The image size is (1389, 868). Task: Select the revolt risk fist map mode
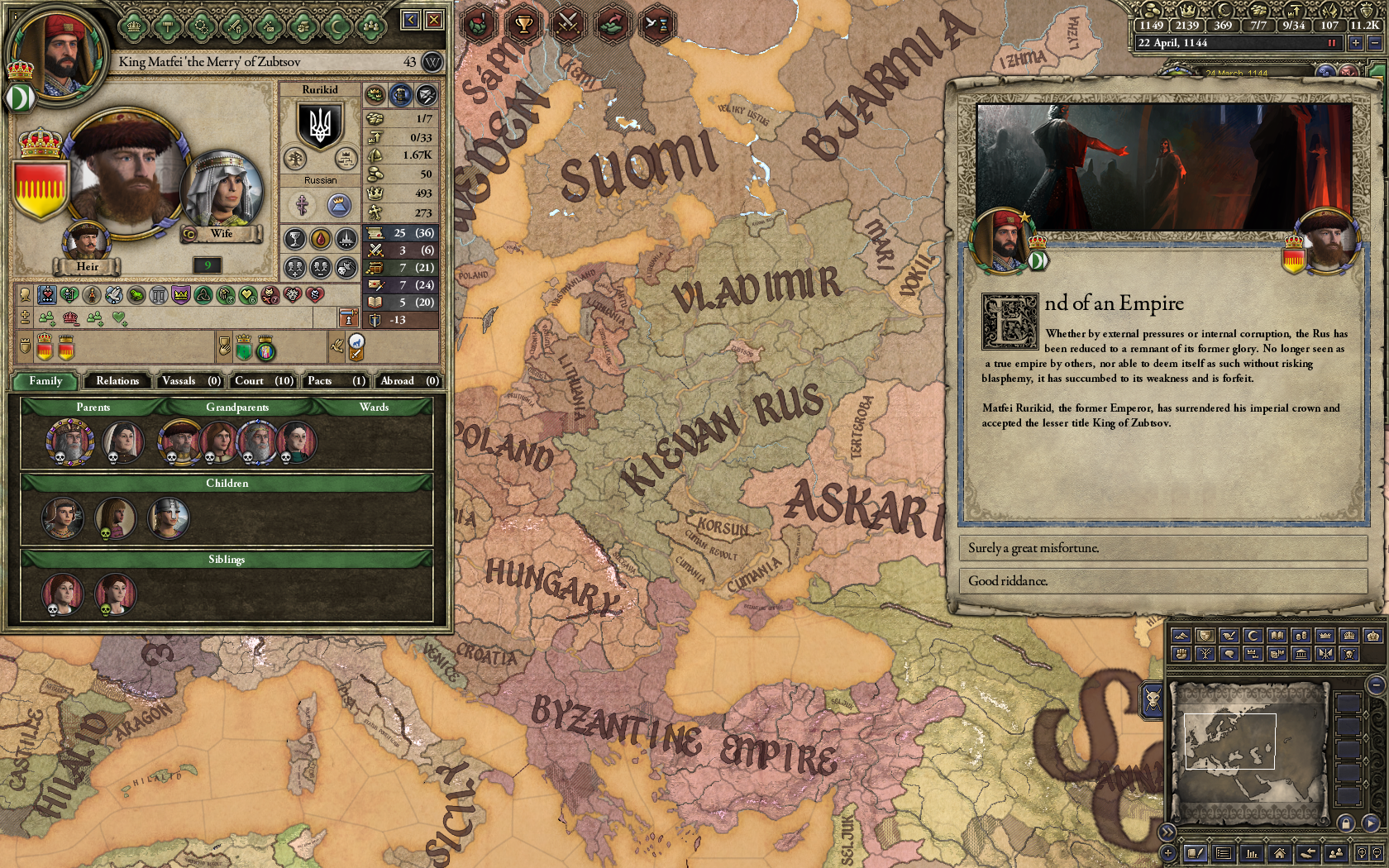1181,656
